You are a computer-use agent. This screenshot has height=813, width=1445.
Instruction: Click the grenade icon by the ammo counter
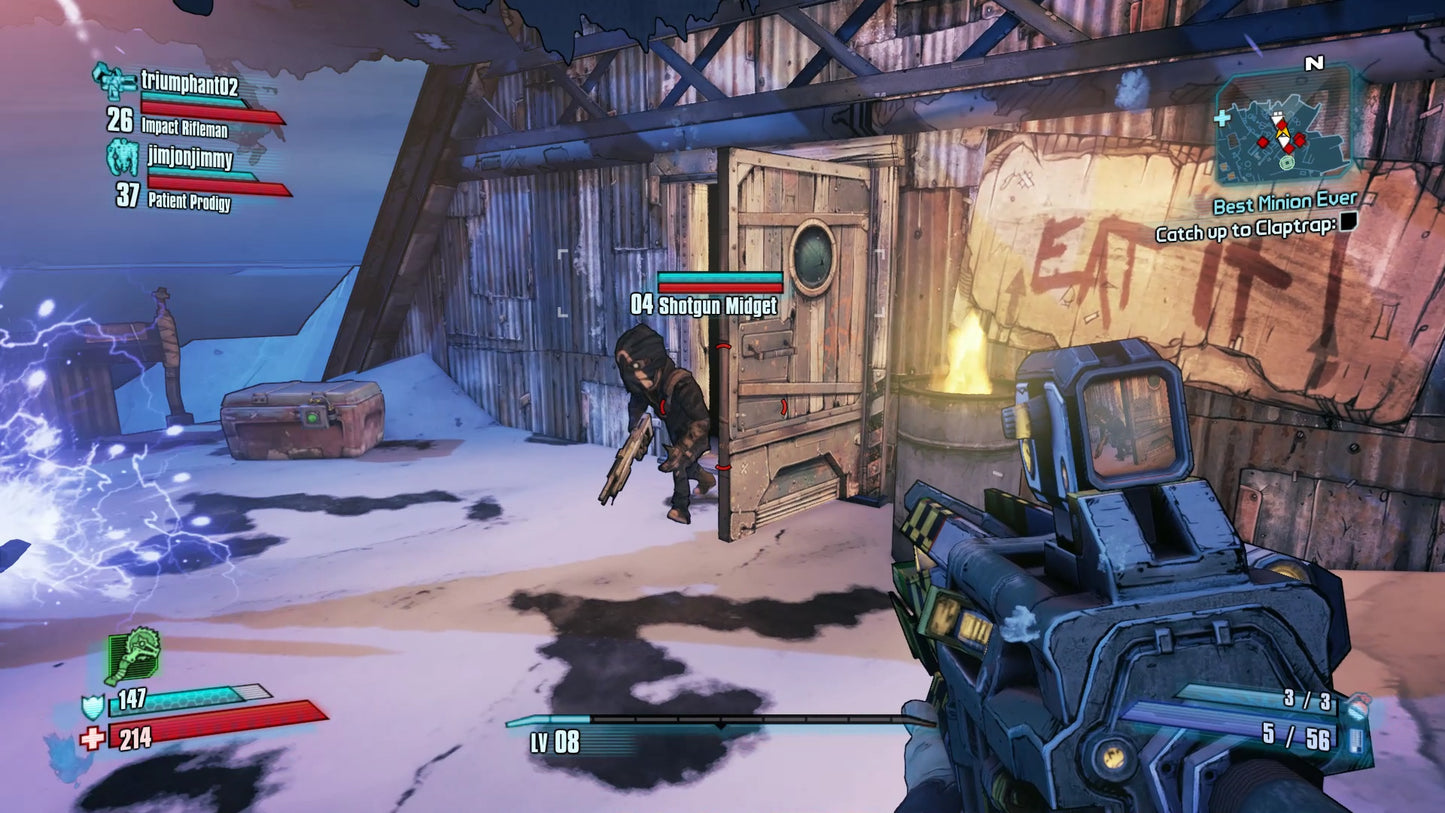click(1358, 706)
